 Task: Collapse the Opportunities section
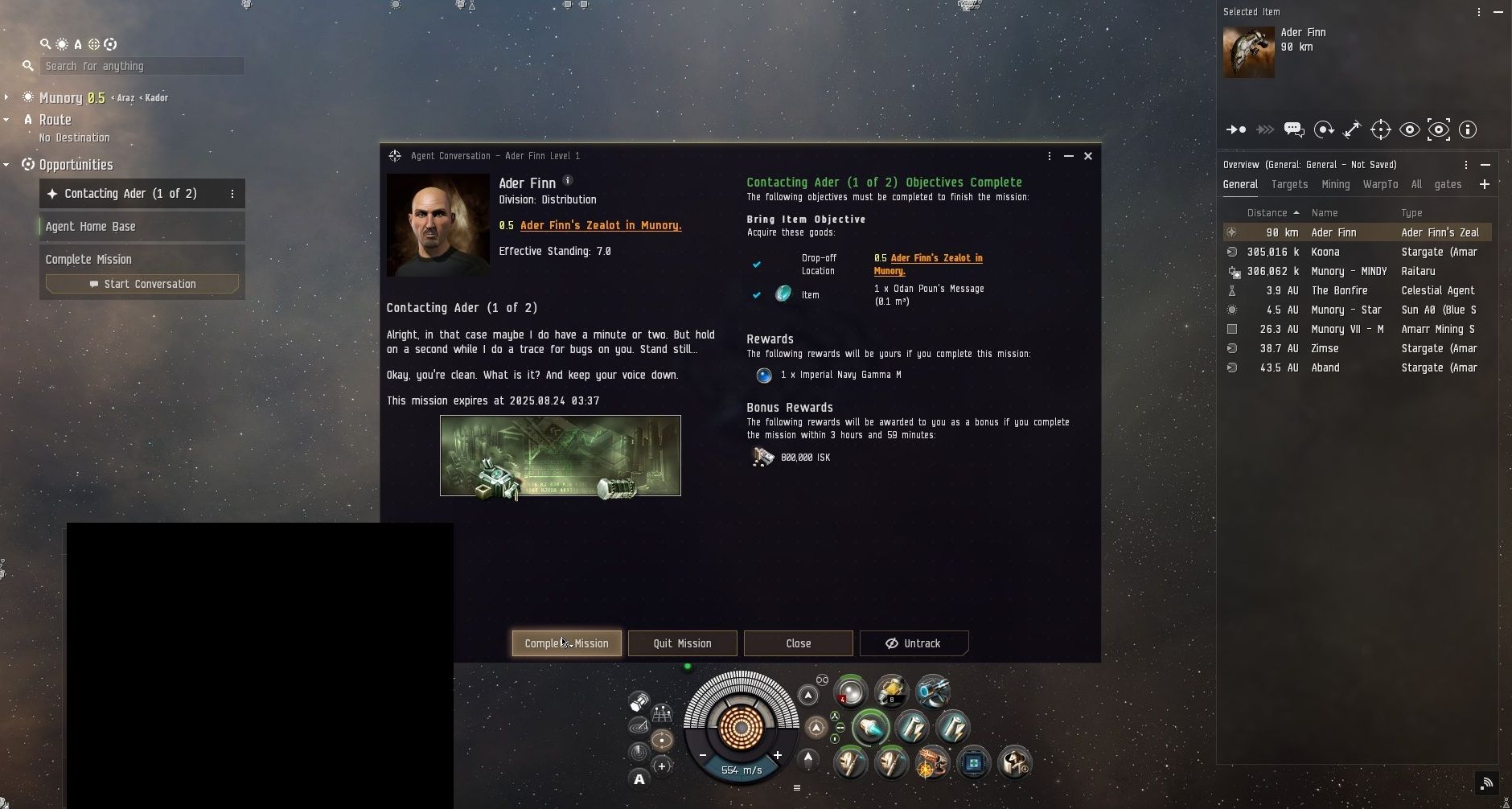click(6, 165)
